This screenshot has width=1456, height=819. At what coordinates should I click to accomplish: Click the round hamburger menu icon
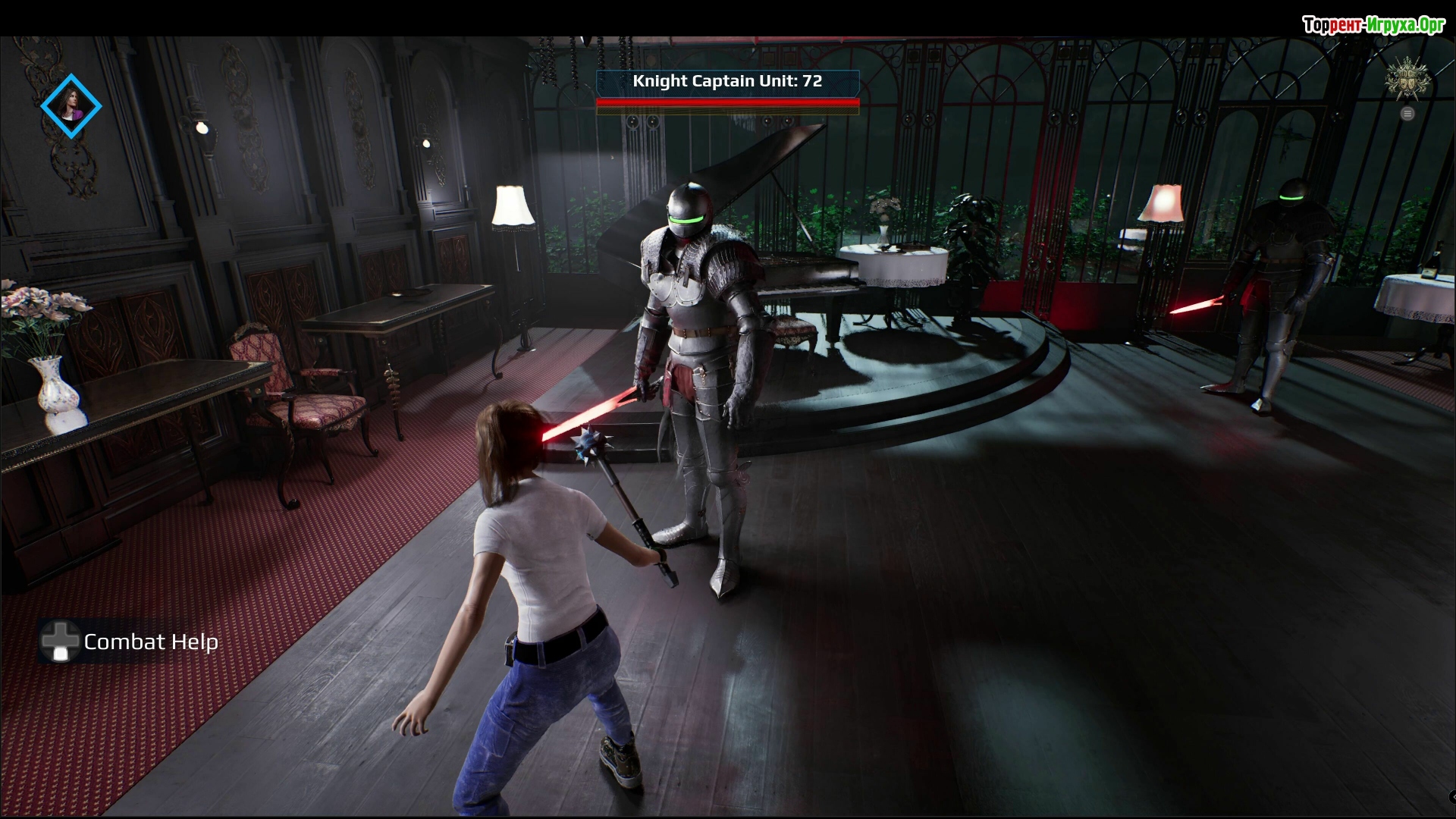pos(1407,114)
